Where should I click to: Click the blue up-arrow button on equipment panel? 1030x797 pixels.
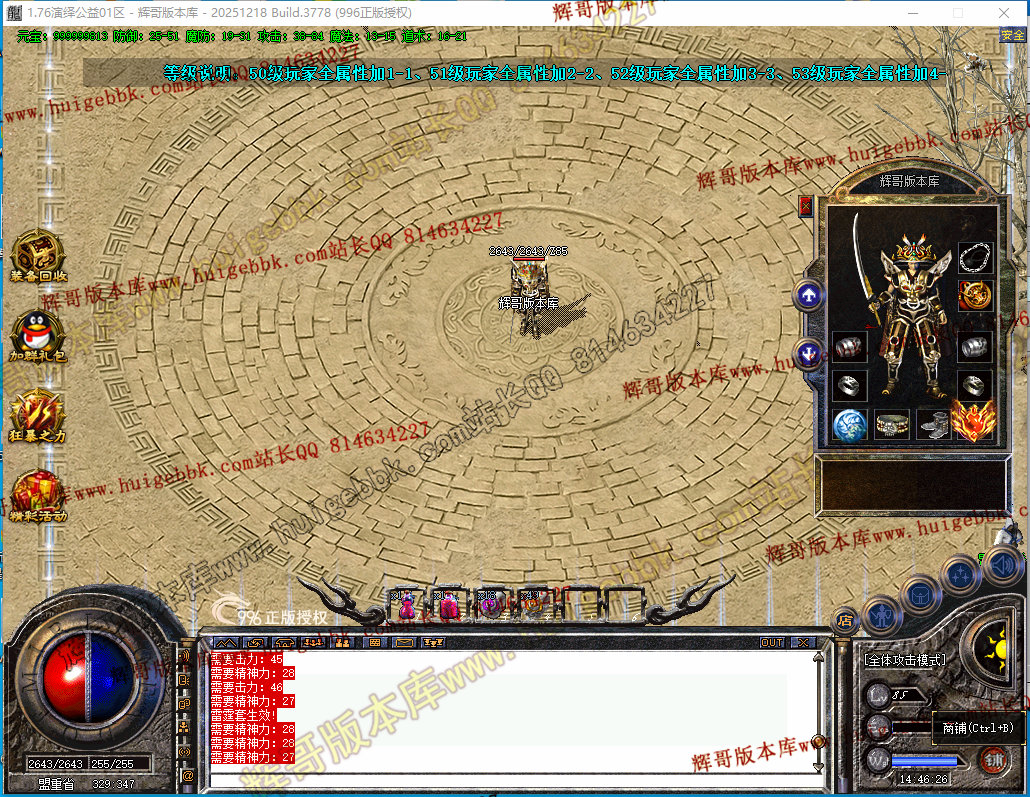808,295
